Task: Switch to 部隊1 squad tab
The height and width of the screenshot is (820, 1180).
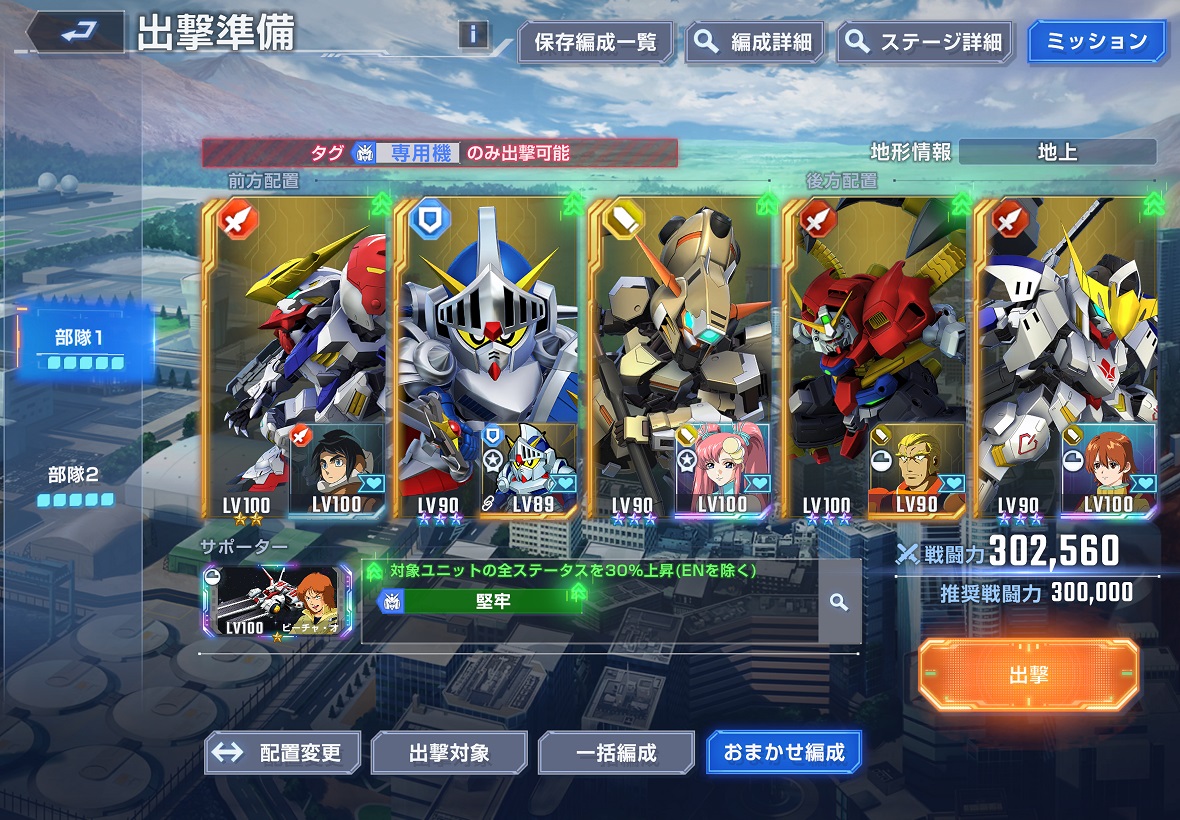Action: point(79,345)
